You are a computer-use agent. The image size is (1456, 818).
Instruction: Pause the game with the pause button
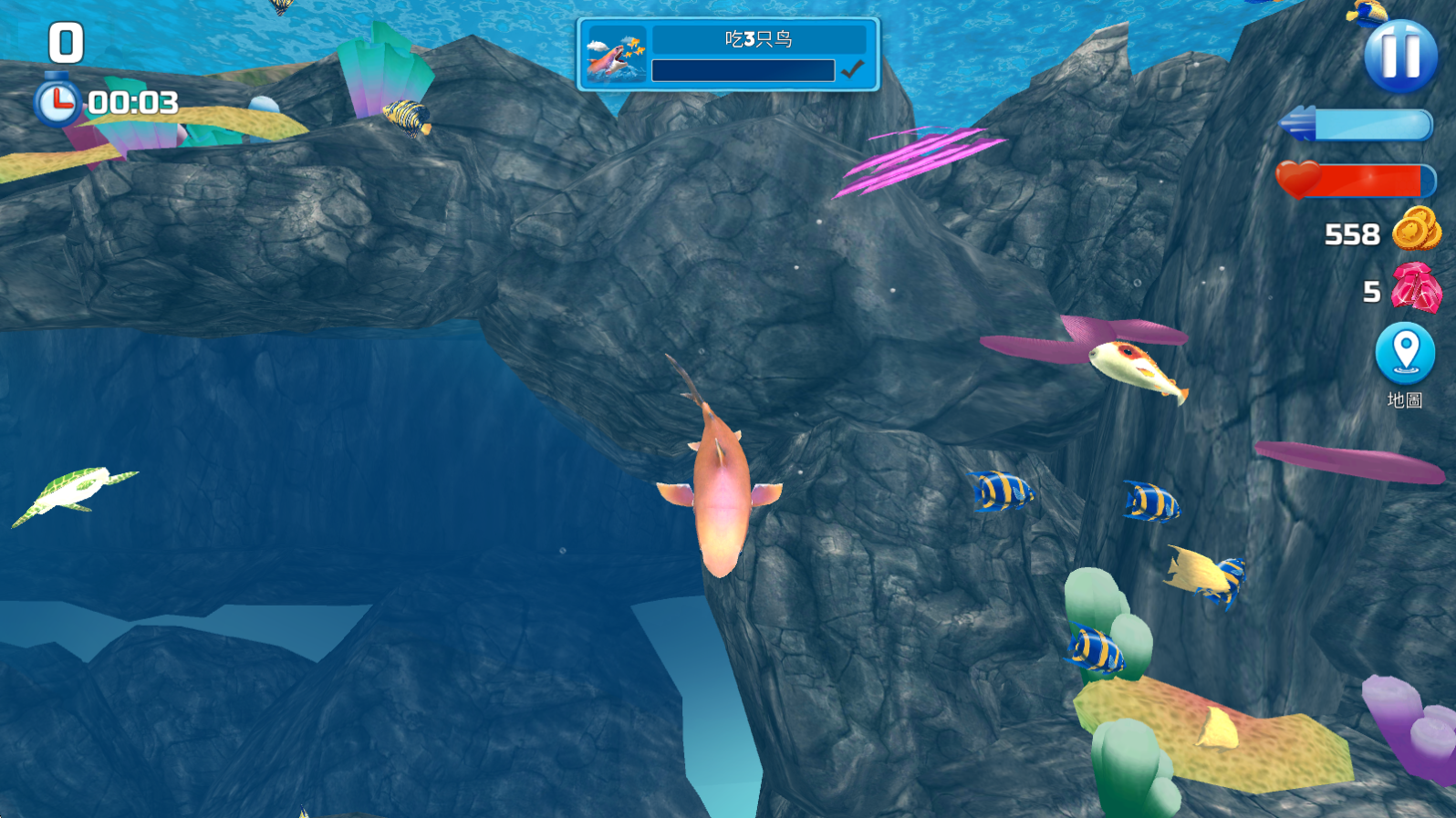click(x=1400, y=55)
